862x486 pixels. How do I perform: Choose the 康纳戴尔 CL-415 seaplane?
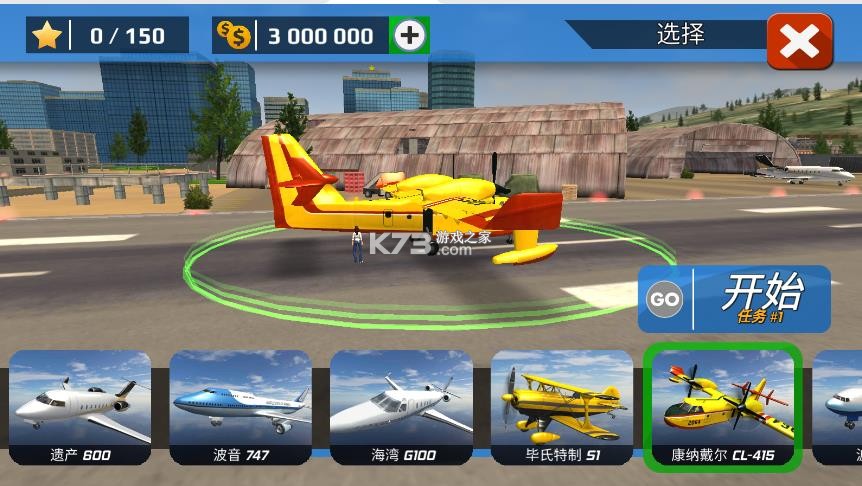pyautogui.click(x=723, y=407)
